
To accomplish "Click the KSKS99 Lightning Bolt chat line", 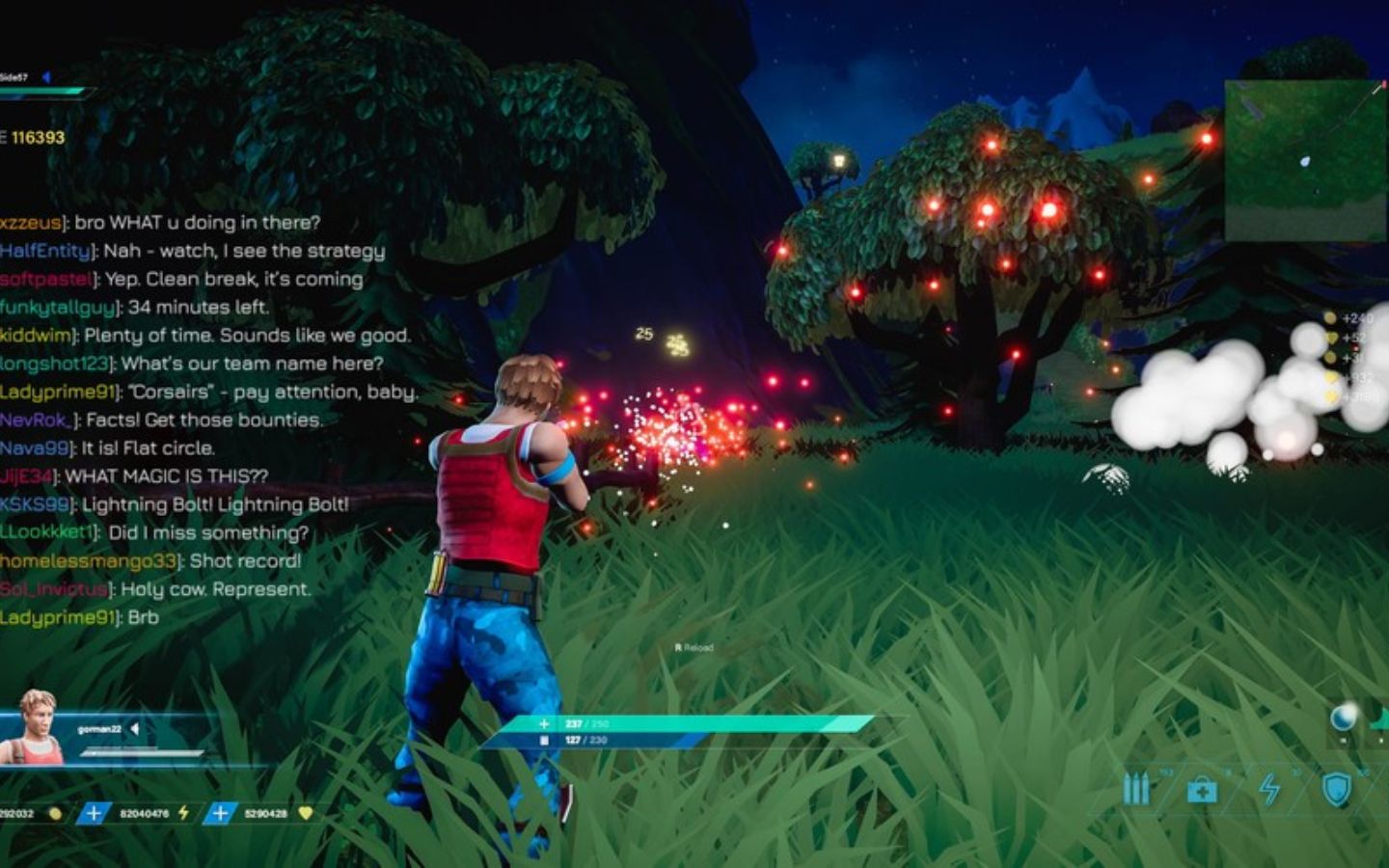I will [x=174, y=504].
